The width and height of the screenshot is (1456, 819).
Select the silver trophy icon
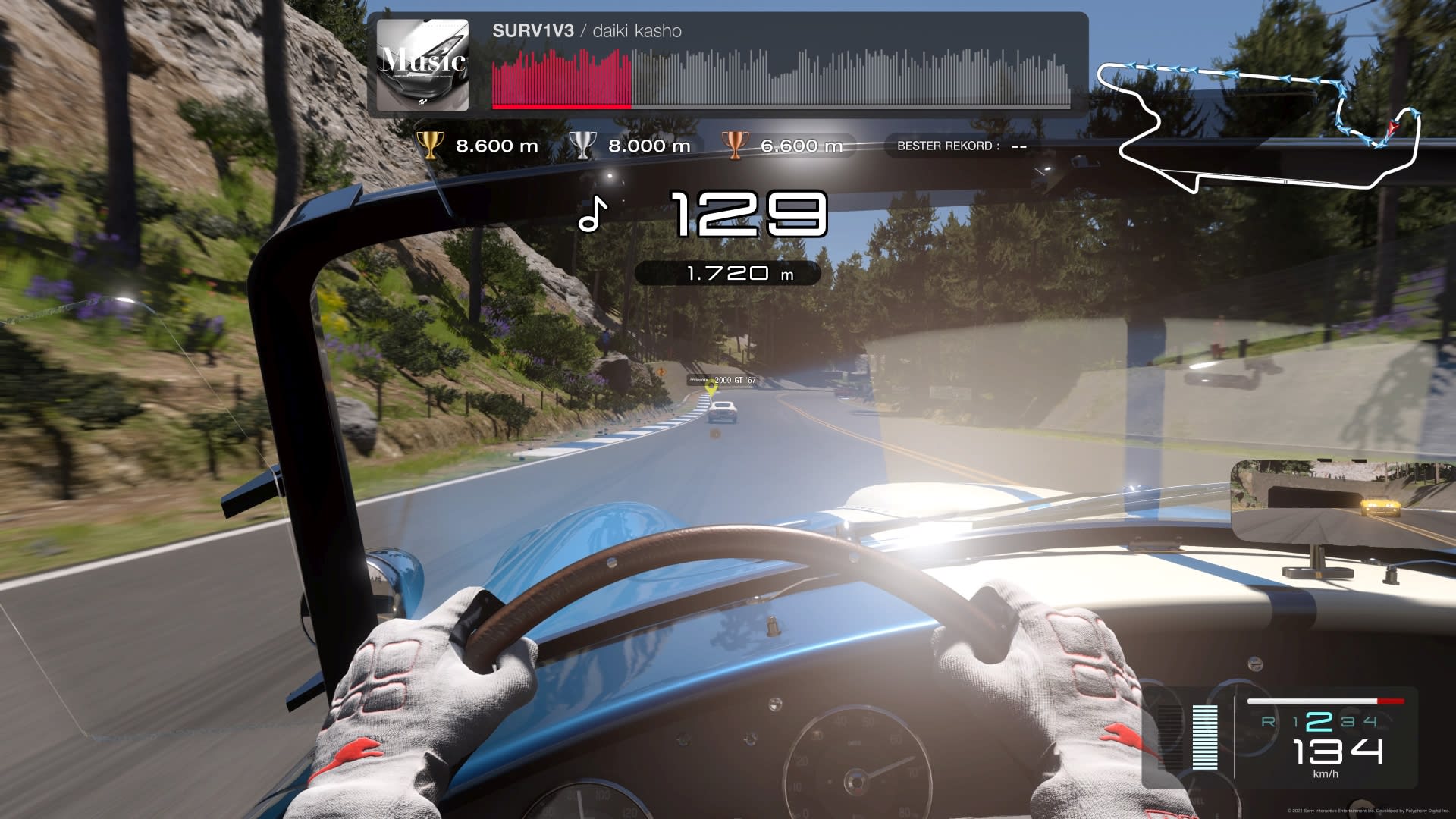tap(582, 145)
